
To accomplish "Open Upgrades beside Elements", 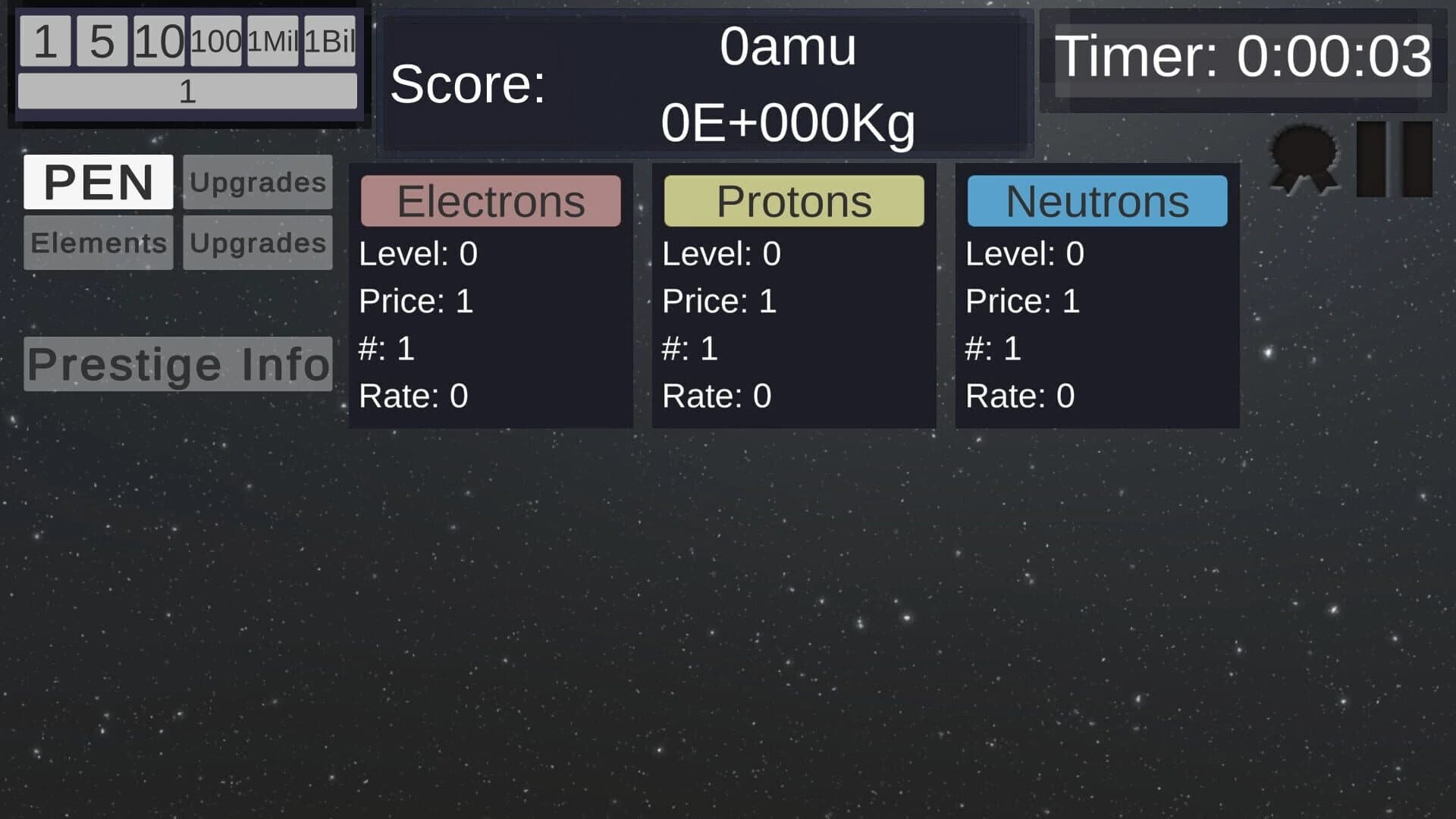I will [257, 243].
